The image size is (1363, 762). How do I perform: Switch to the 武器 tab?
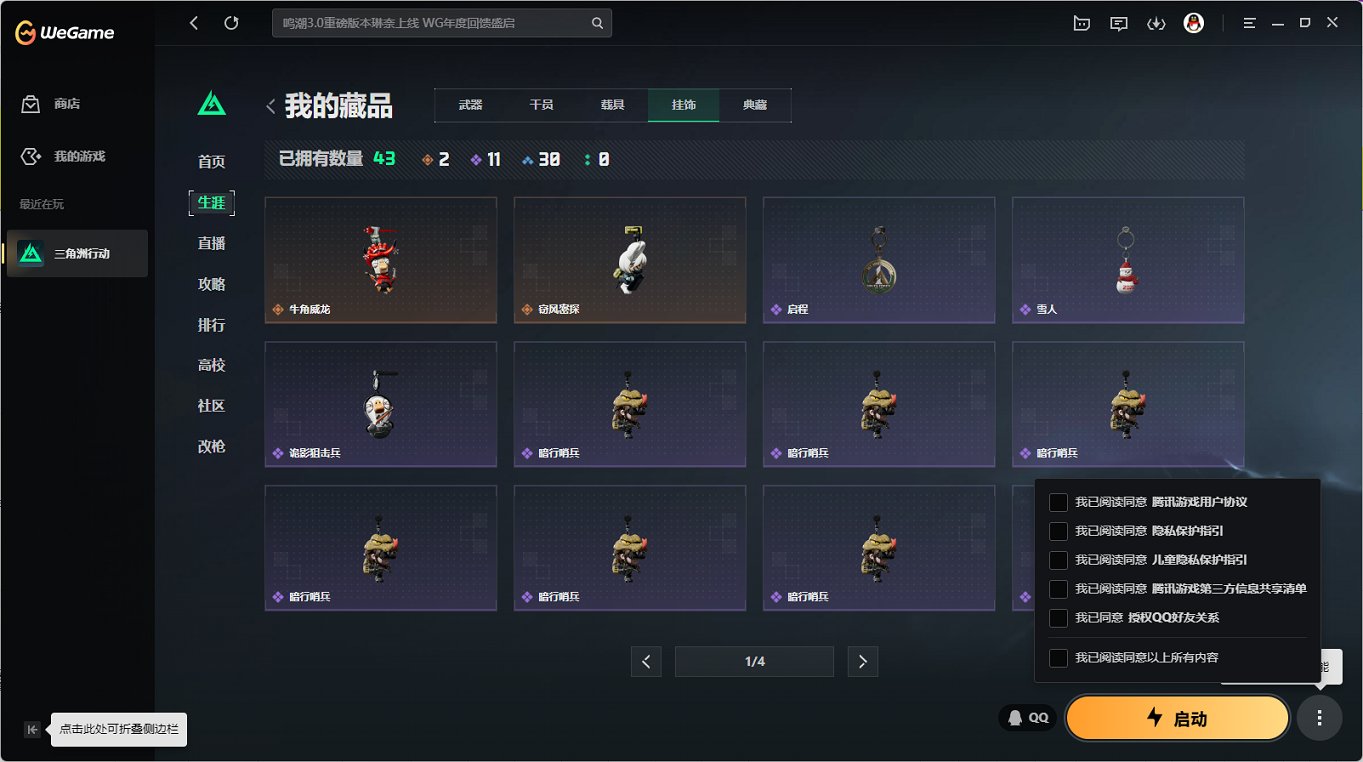pyautogui.click(x=470, y=103)
